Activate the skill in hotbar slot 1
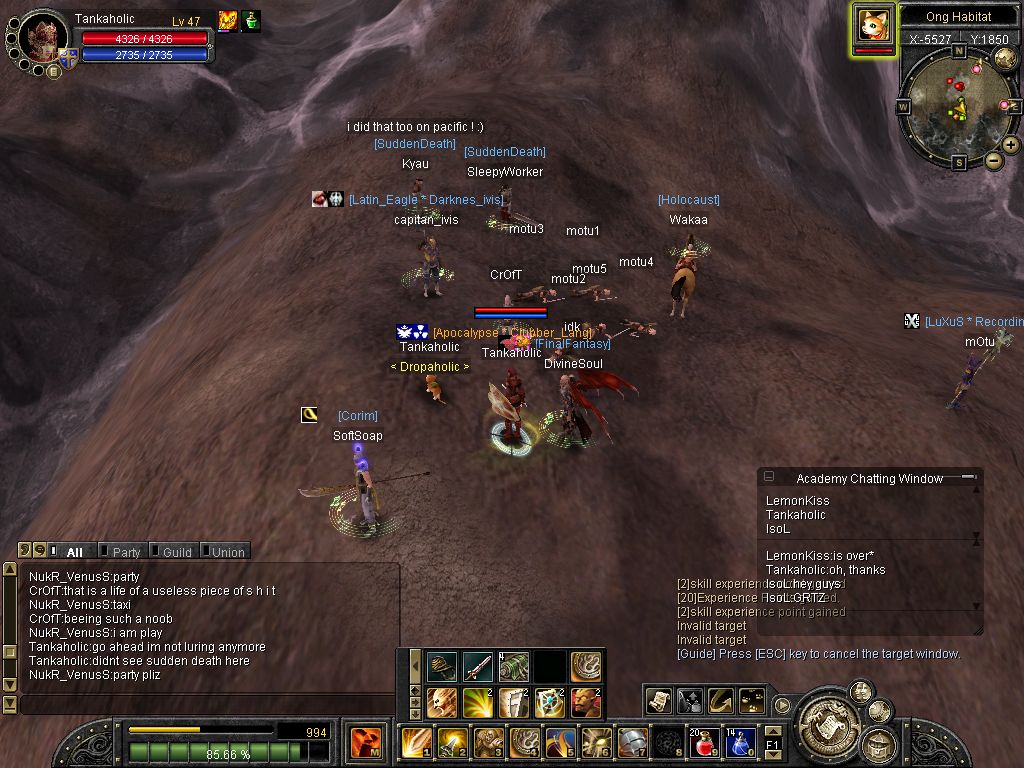The height and width of the screenshot is (768, 1024). click(x=415, y=742)
